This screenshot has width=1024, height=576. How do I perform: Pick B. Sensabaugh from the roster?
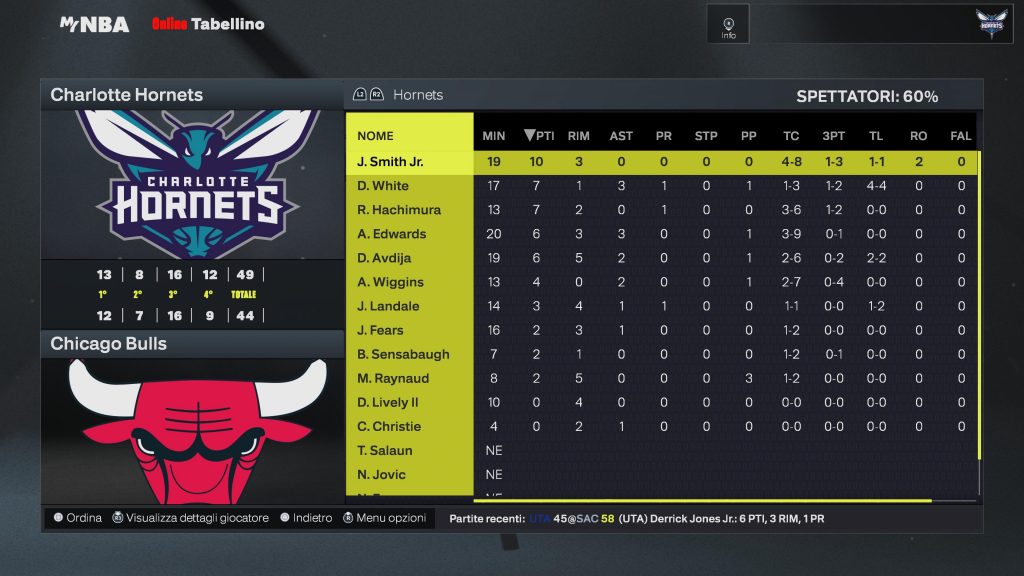coord(403,354)
